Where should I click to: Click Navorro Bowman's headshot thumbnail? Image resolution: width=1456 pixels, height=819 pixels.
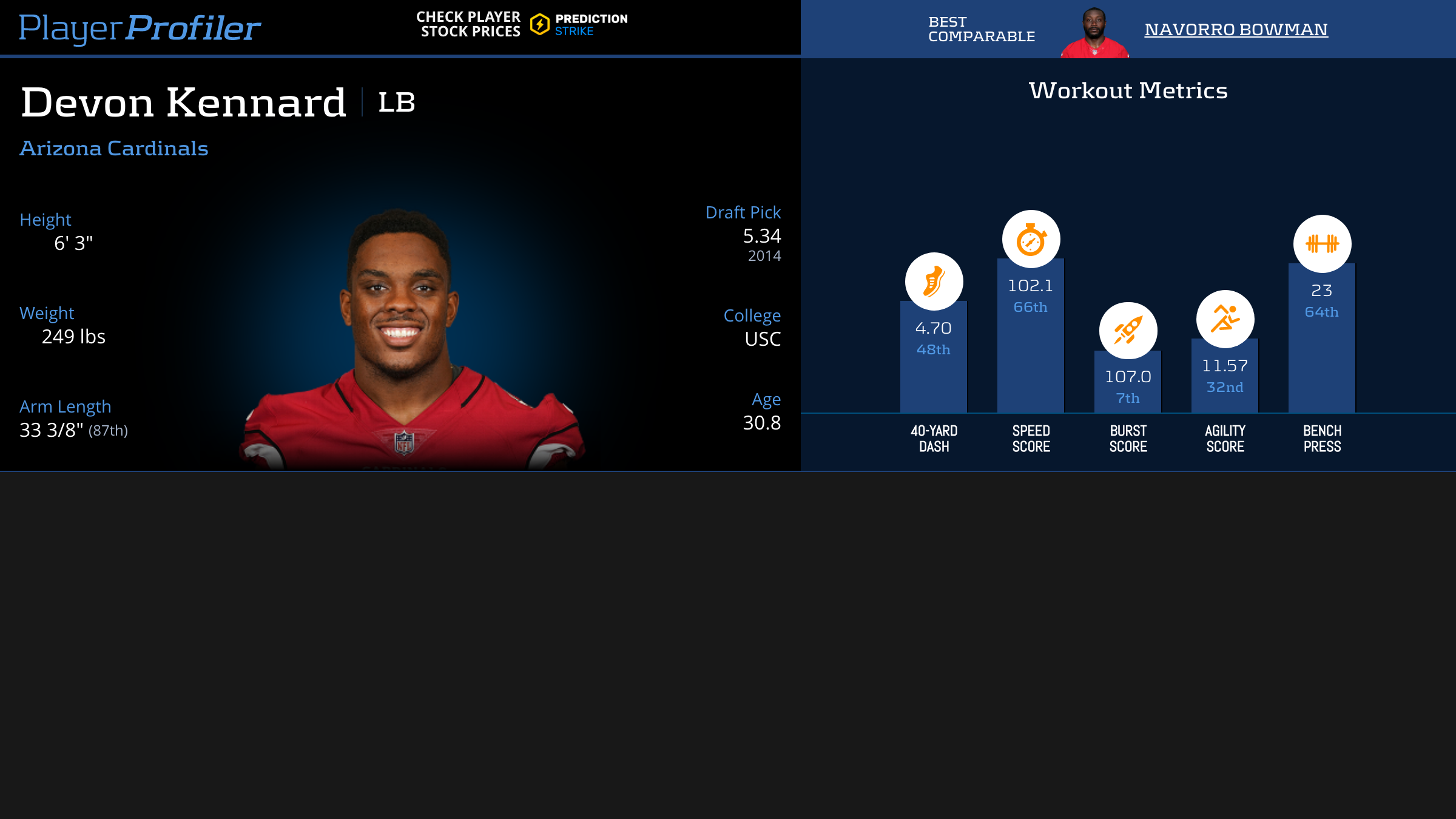[x=1094, y=33]
